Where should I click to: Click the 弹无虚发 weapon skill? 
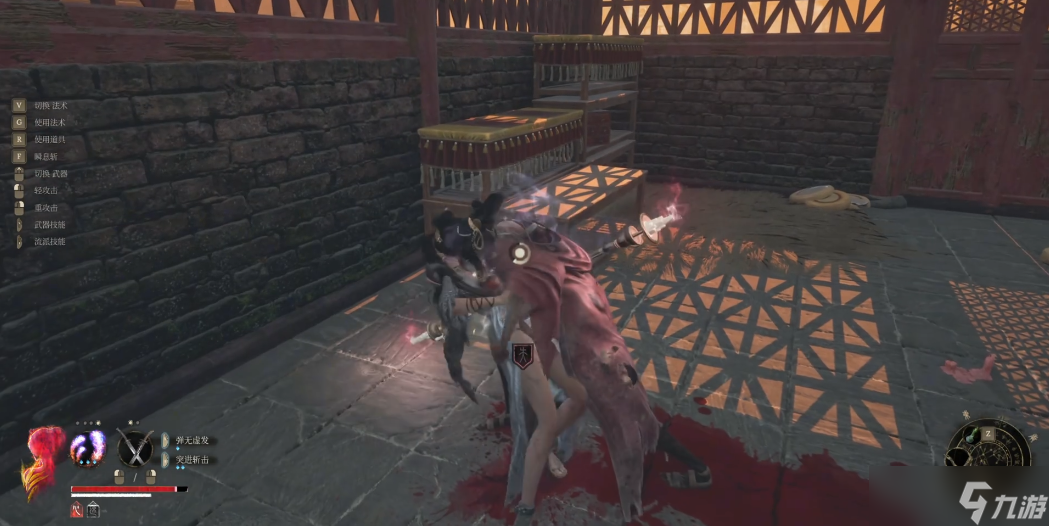click(191, 440)
